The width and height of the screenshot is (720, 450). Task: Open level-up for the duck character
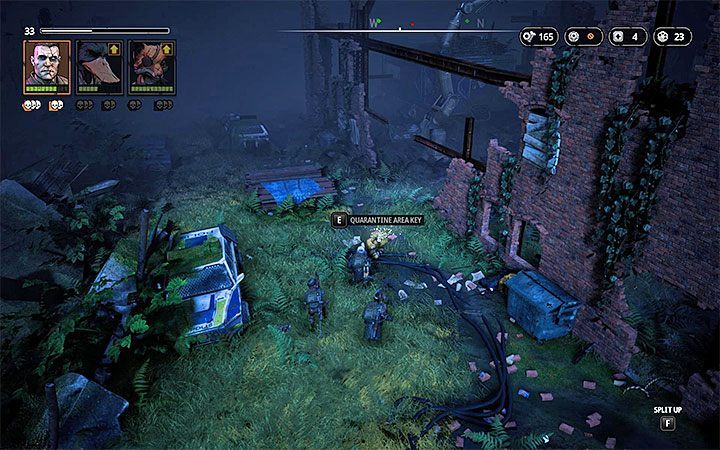coord(112,48)
